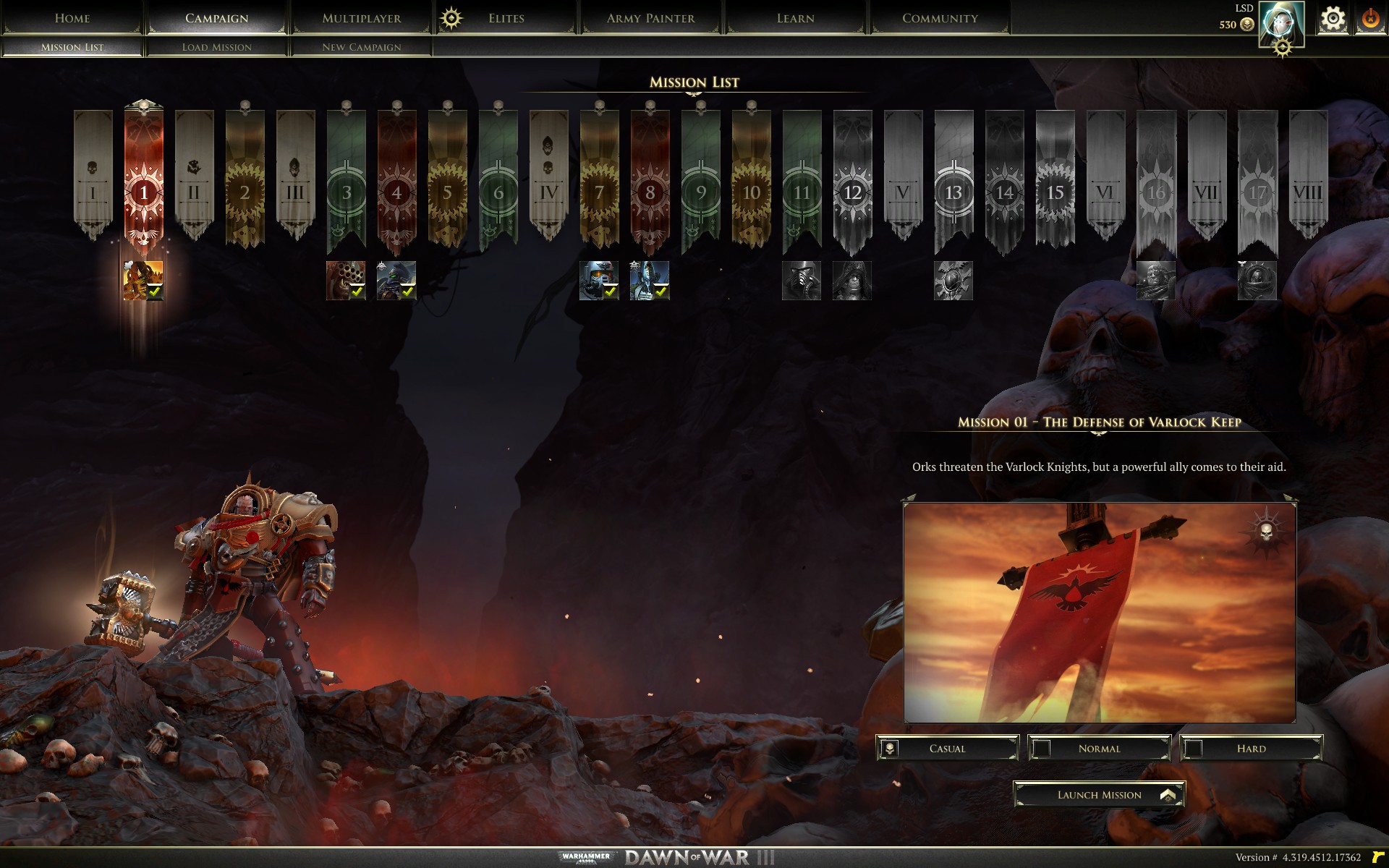Open the Home menu tab

click(x=72, y=18)
